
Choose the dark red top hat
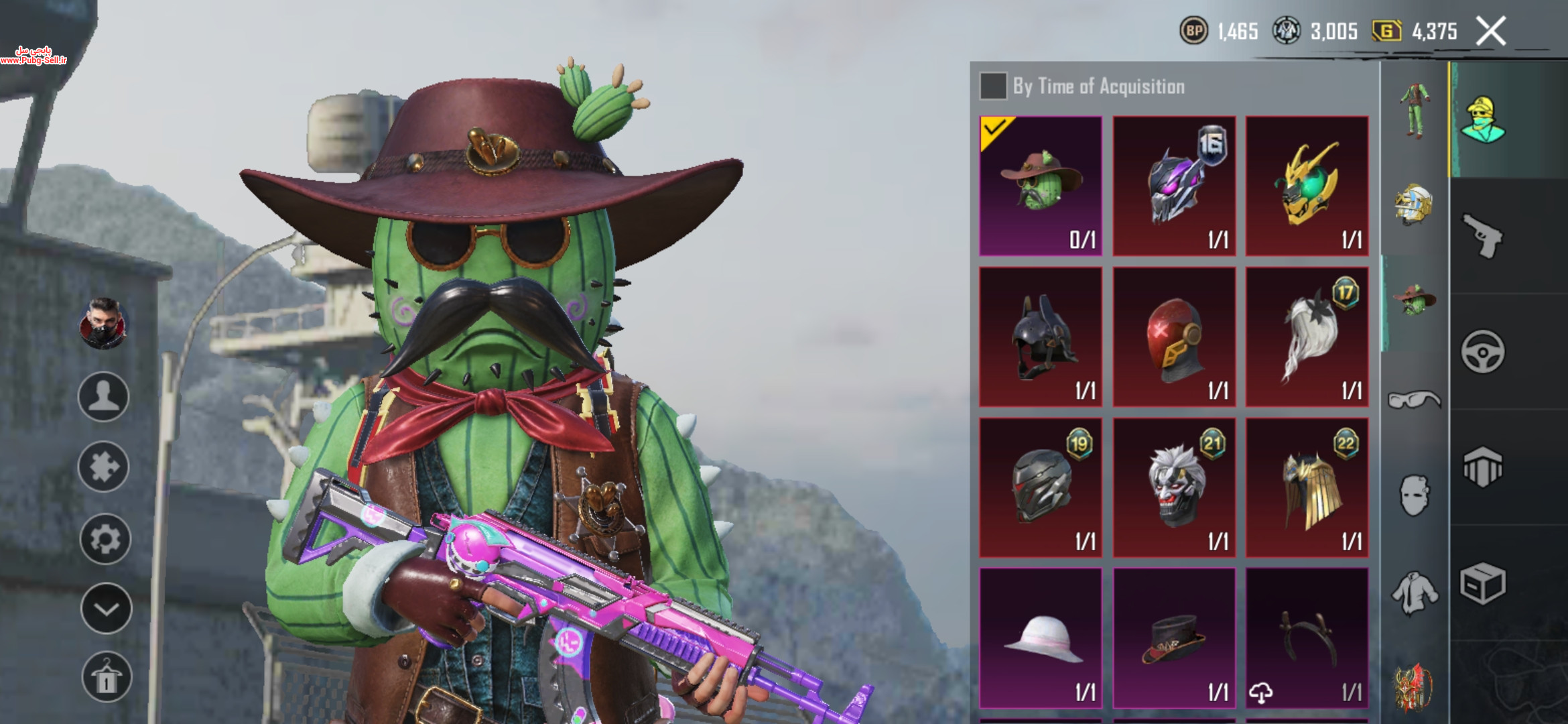1174,638
